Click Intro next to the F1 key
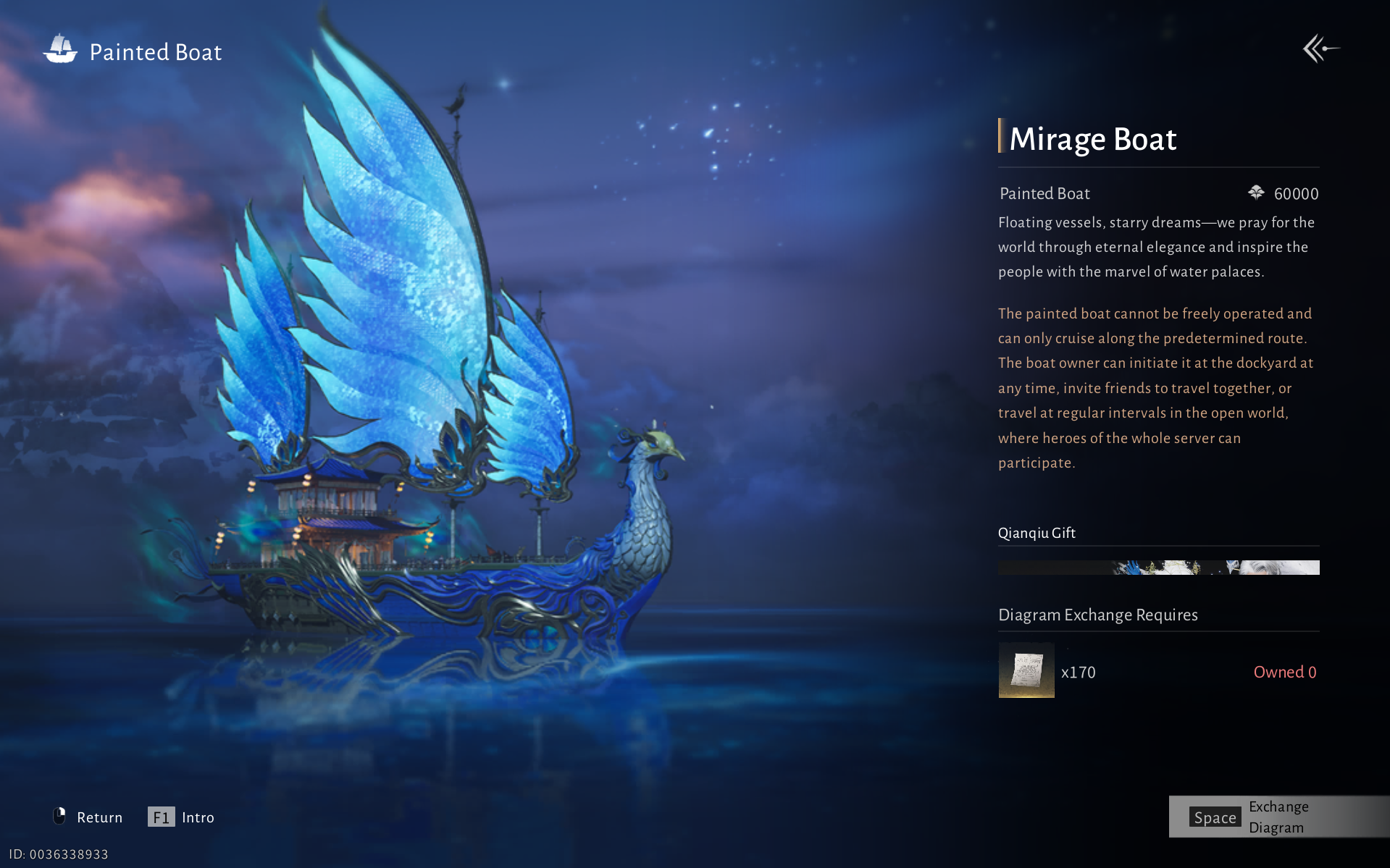Image resolution: width=1390 pixels, height=868 pixels. (x=198, y=817)
